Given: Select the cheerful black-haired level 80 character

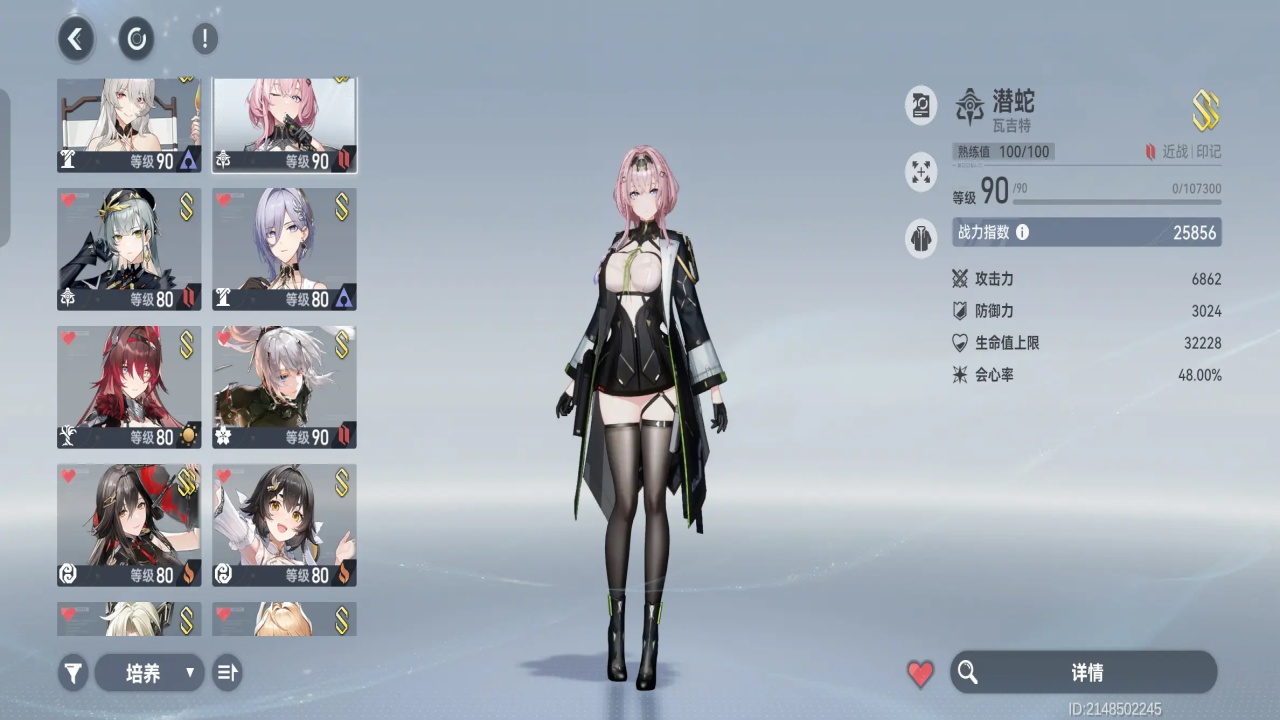Looking at the screenshot, I should (284, 525).
